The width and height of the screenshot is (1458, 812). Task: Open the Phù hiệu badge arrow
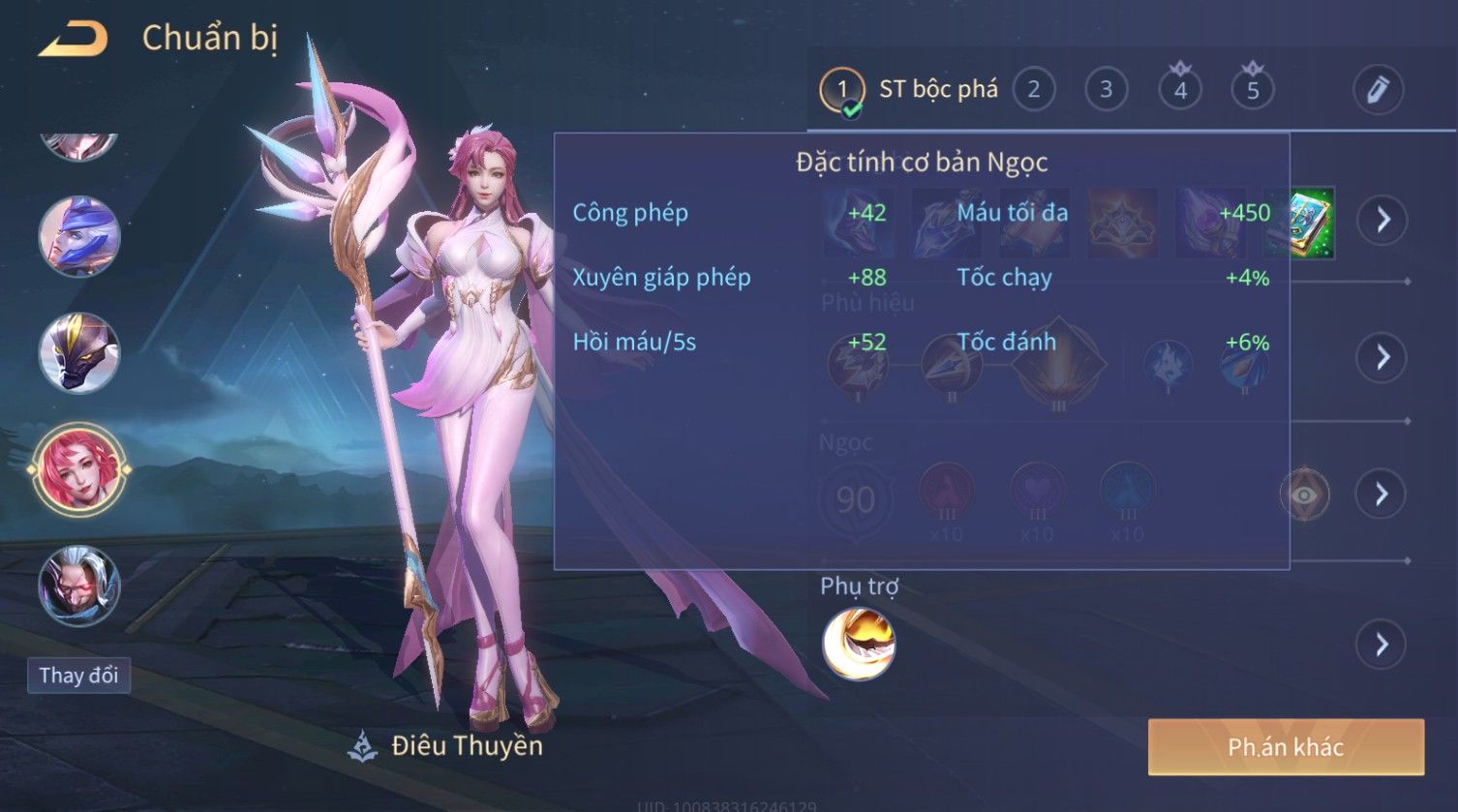tap(1382, 357)
